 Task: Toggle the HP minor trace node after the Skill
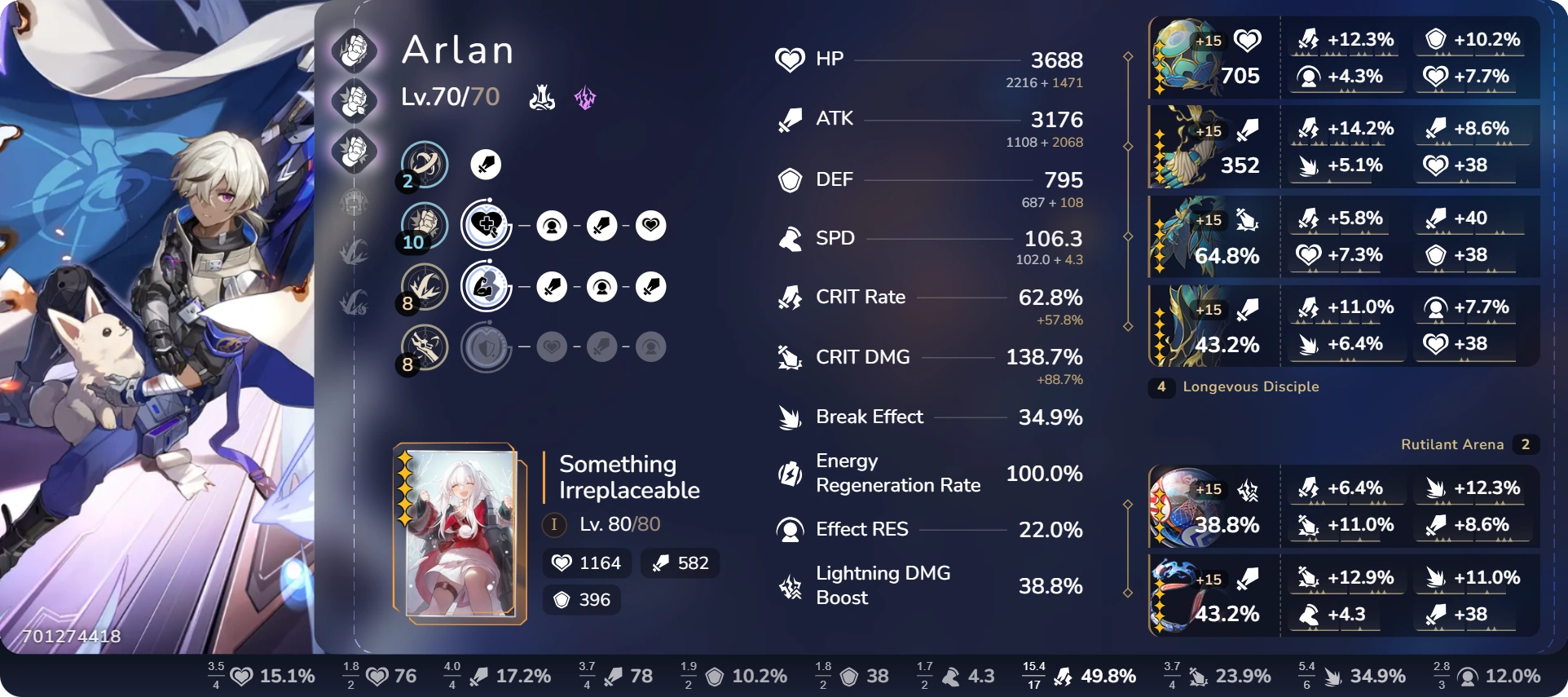(x=651, y=226)
